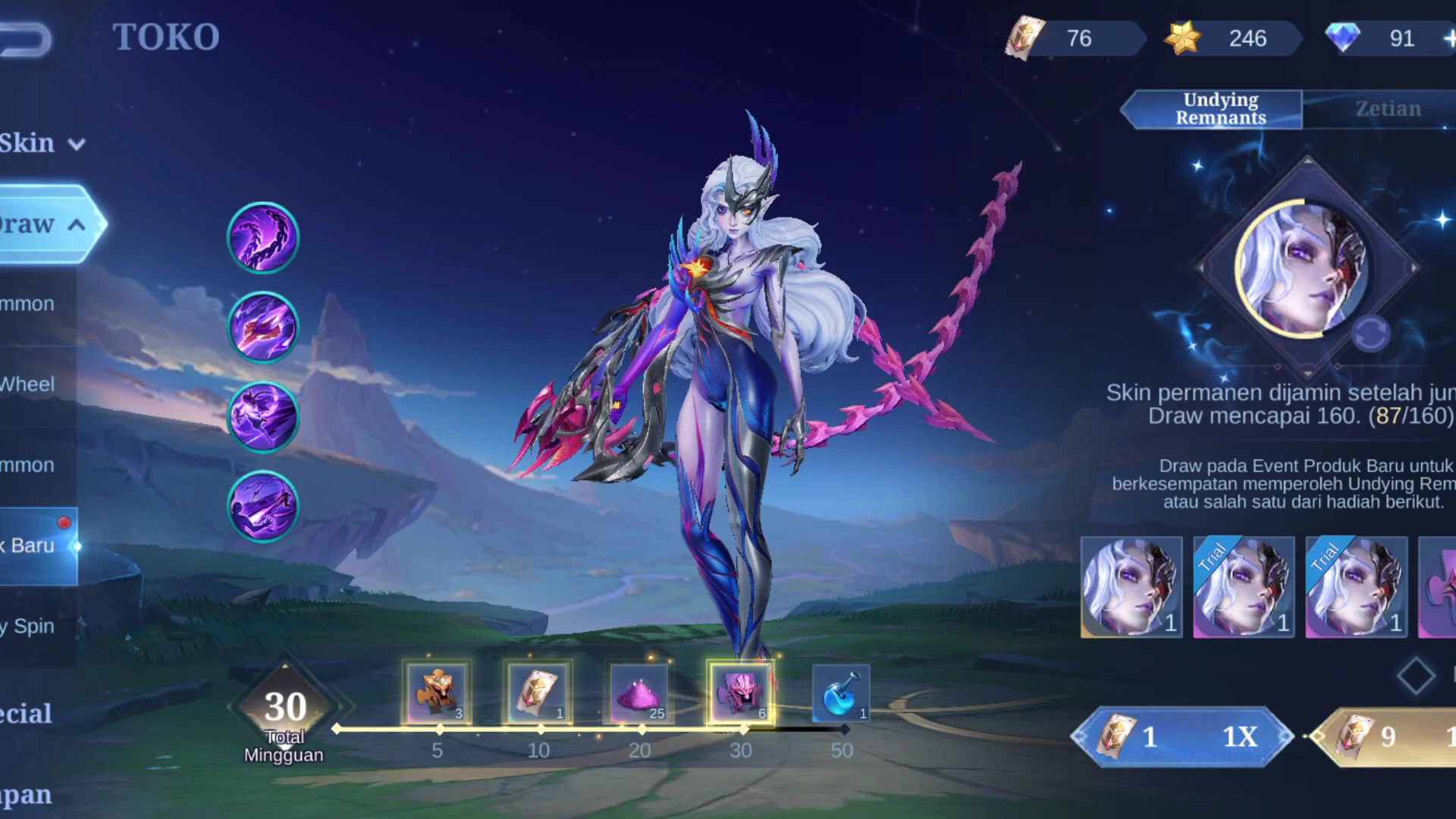1456x819 pixels.
Task: Preview the red claw slash skill icon
Action: [x=263, y=327]
